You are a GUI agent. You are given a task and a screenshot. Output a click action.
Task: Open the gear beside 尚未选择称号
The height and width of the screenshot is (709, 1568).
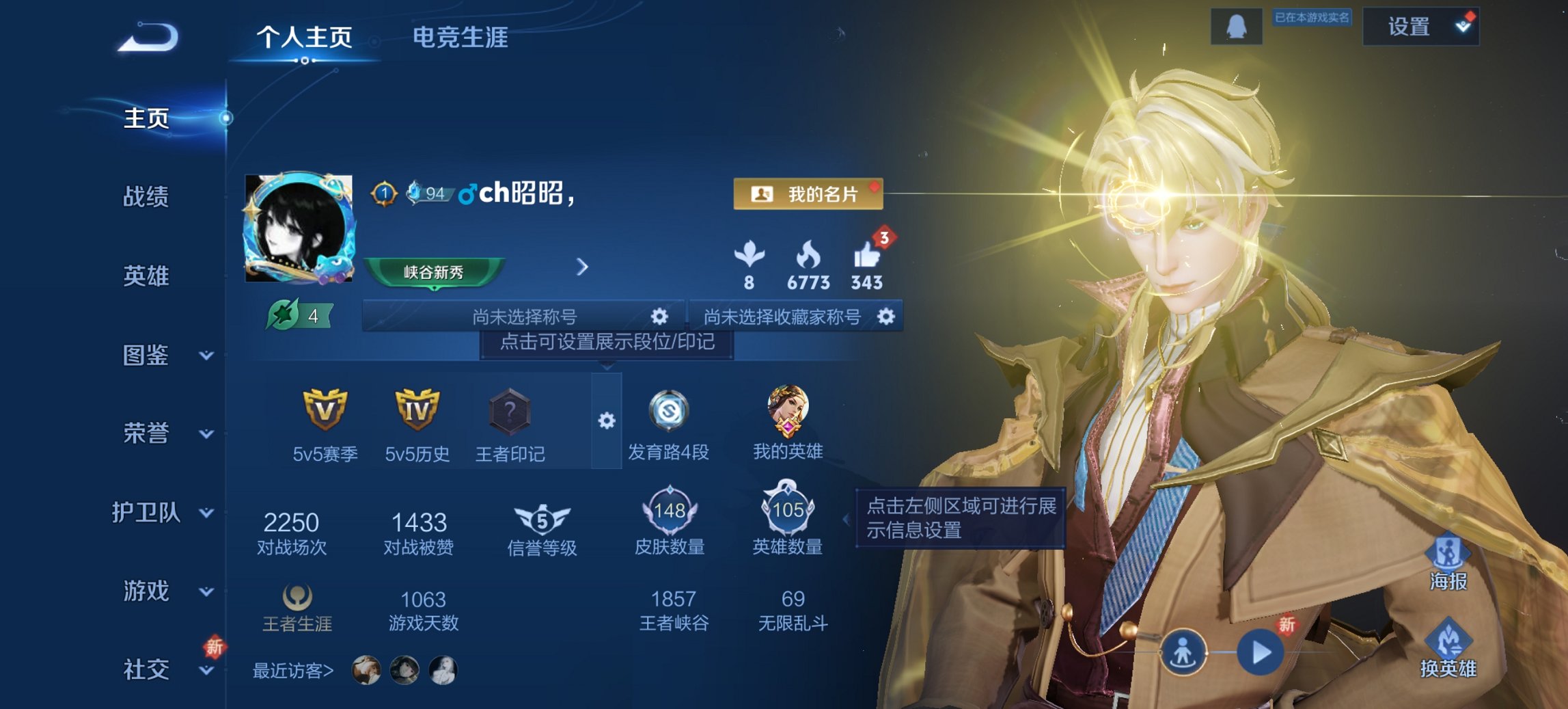click(659, 317)
